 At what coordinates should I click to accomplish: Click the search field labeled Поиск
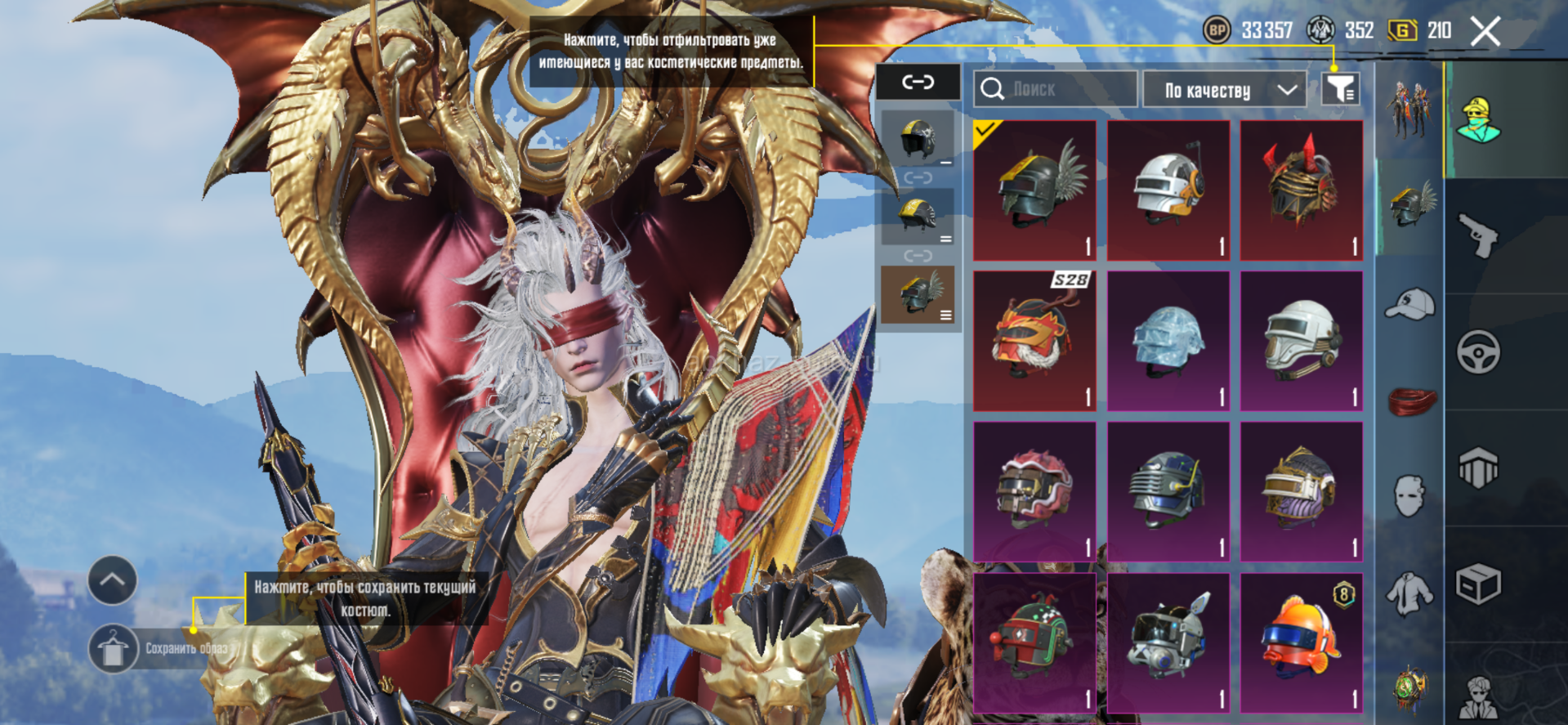point(1055,89)
